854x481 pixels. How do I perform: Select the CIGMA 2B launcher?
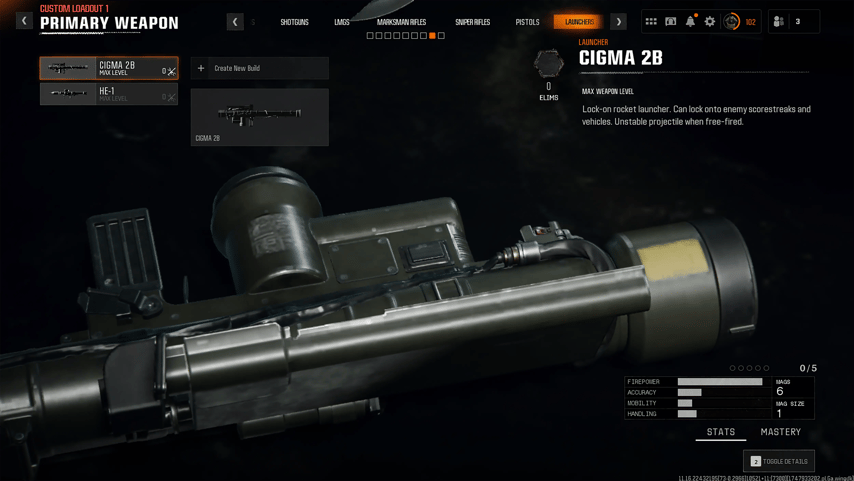click(108, 68)
